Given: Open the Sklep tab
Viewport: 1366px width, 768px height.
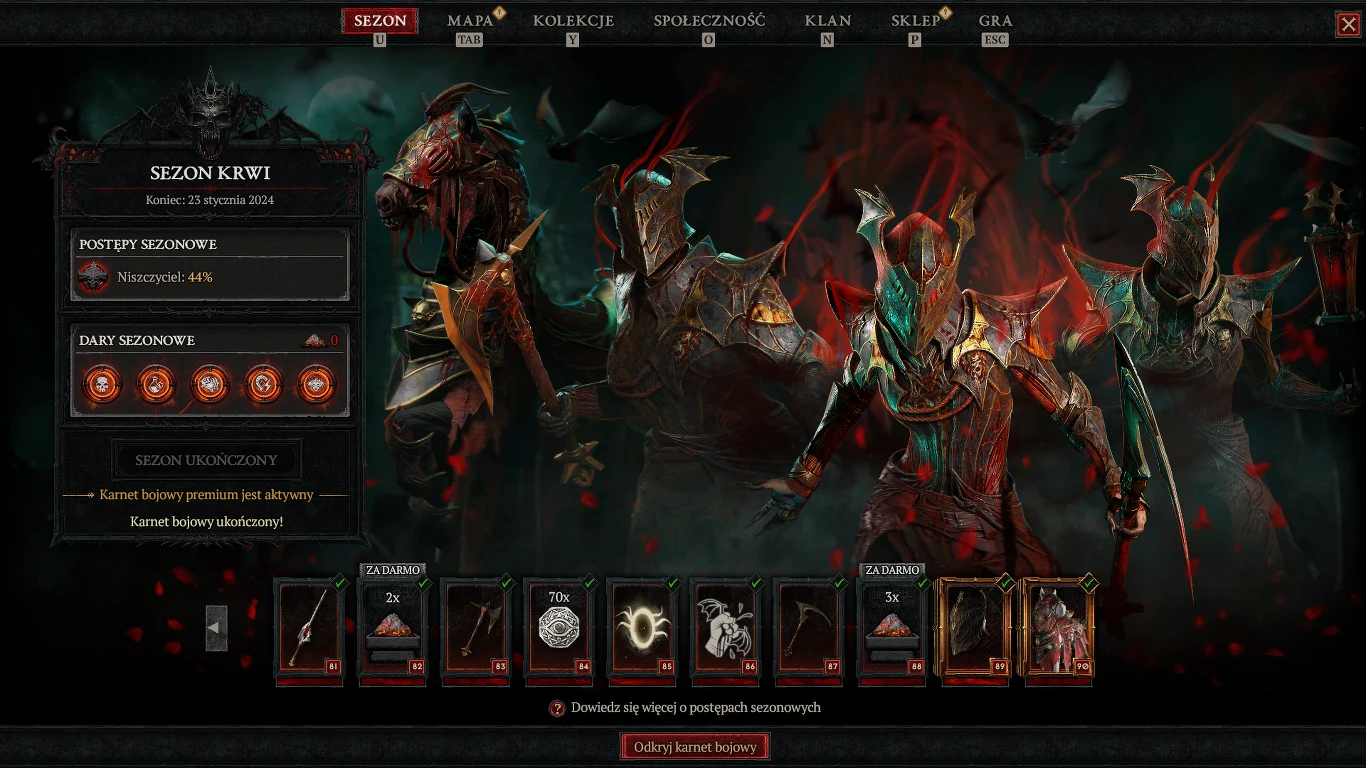Looking at the screenshot, I should tap(915, 21).
